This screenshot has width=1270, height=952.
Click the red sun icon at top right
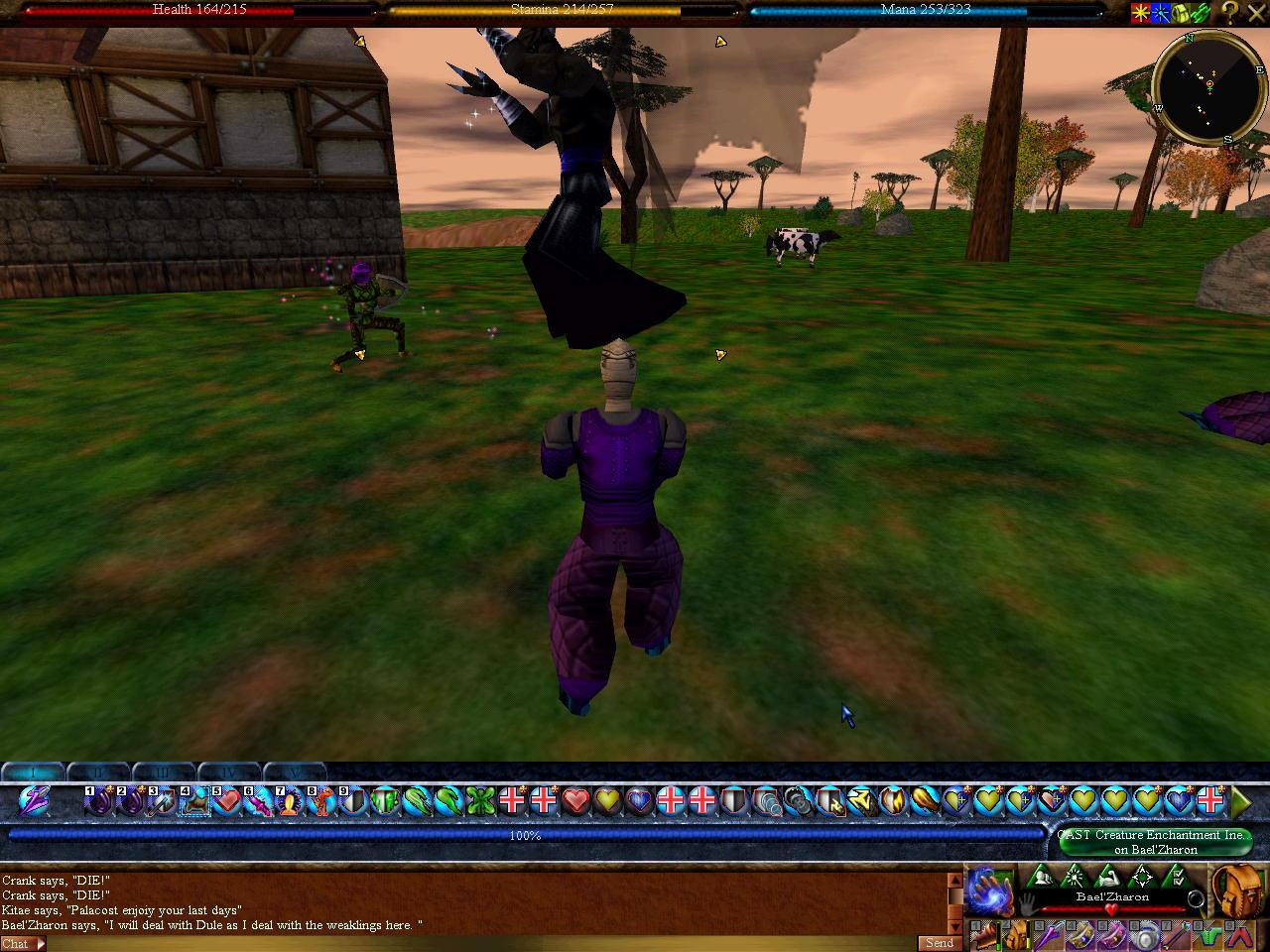pos(1142,13)
